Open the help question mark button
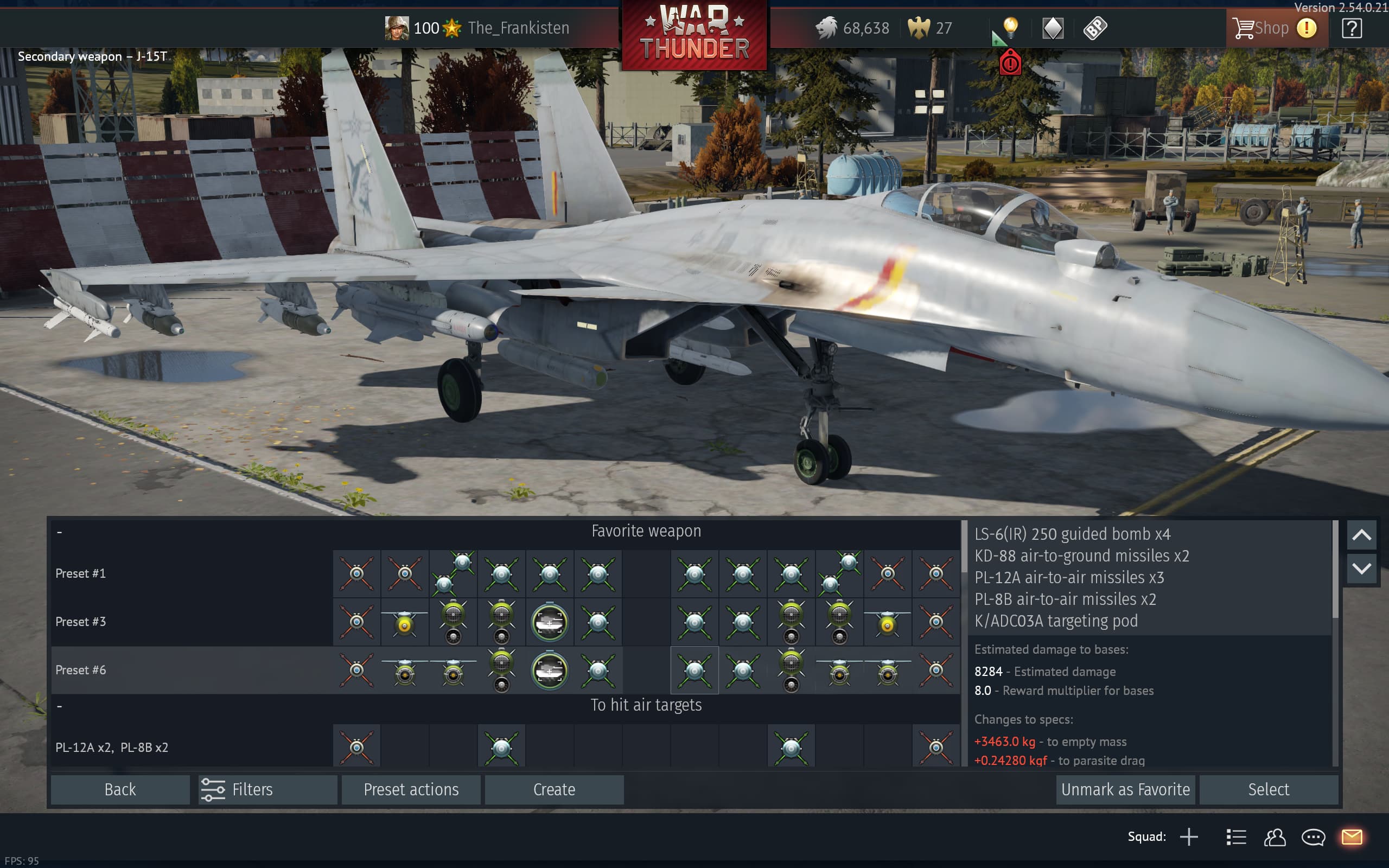Screen dimensions: 1389x868 [1352, 28]
